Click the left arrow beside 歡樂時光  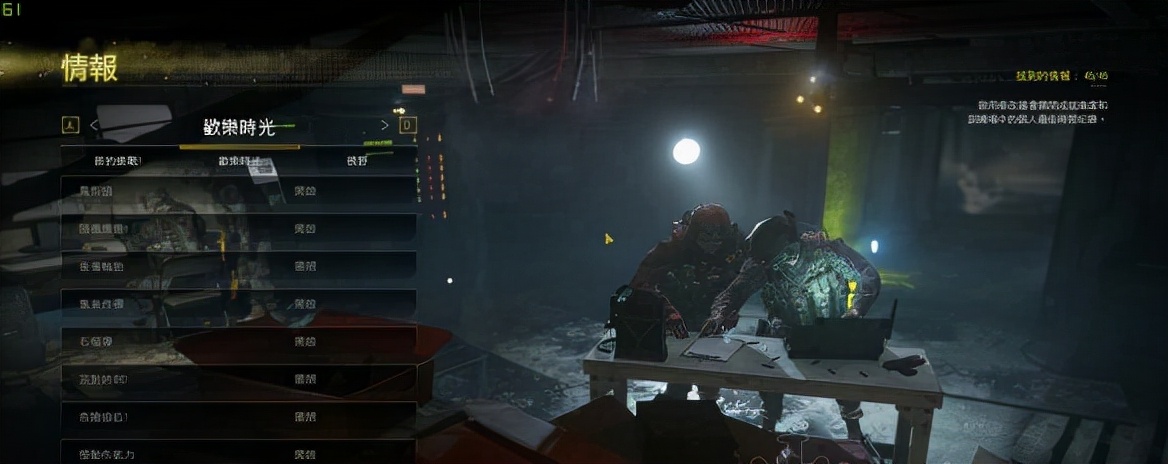(94, 125)
